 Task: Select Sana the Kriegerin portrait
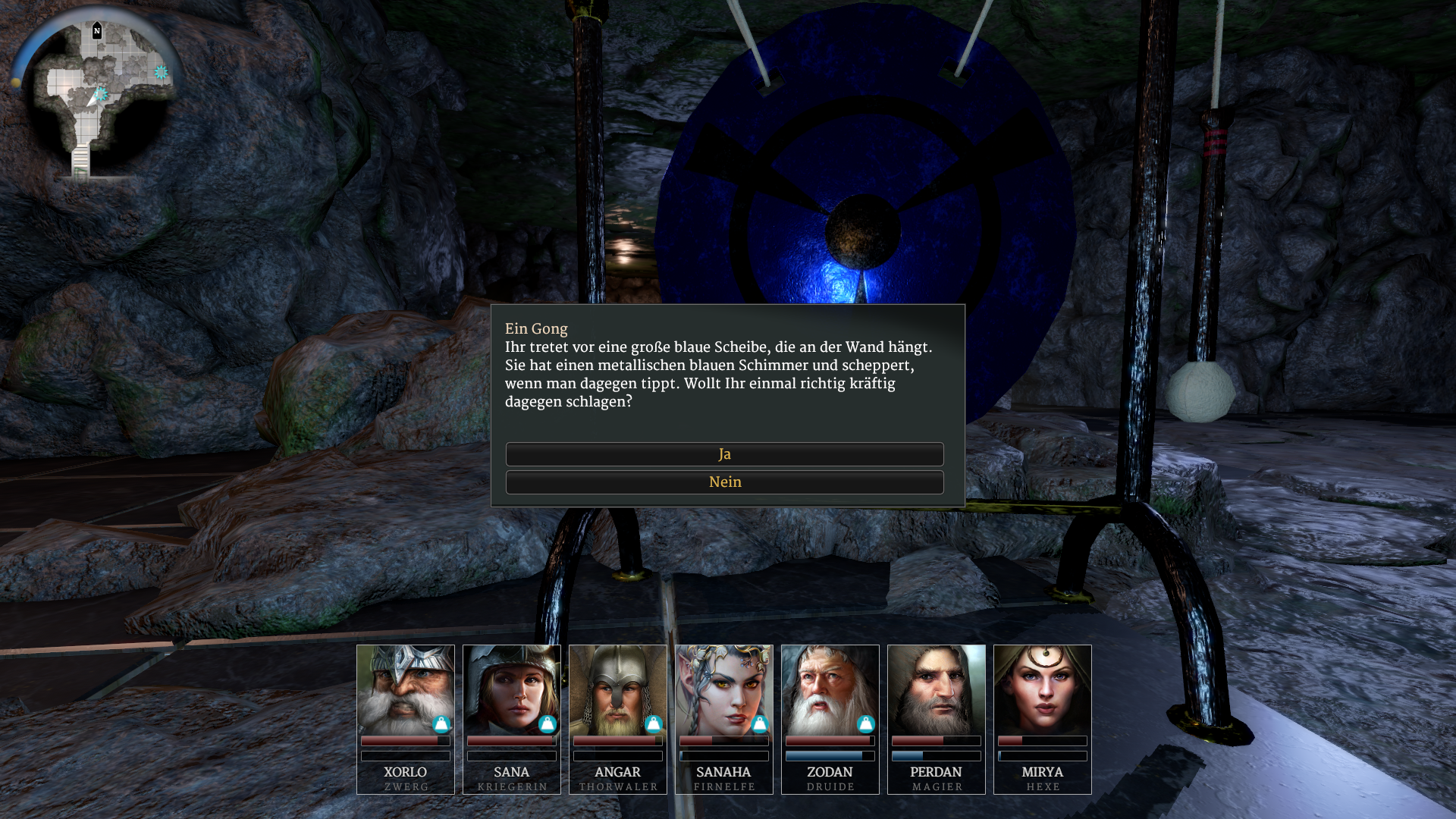512,690
